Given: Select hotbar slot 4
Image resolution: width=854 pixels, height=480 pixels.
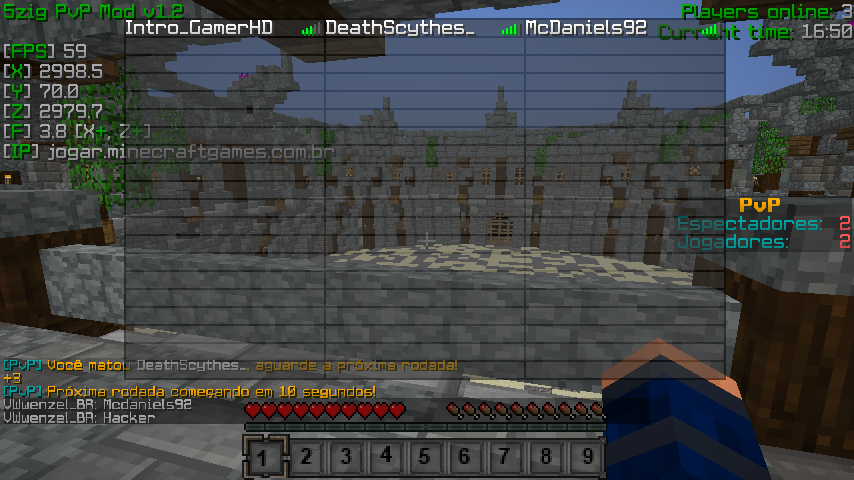Looking at the screenshot, I should point(385,457).
